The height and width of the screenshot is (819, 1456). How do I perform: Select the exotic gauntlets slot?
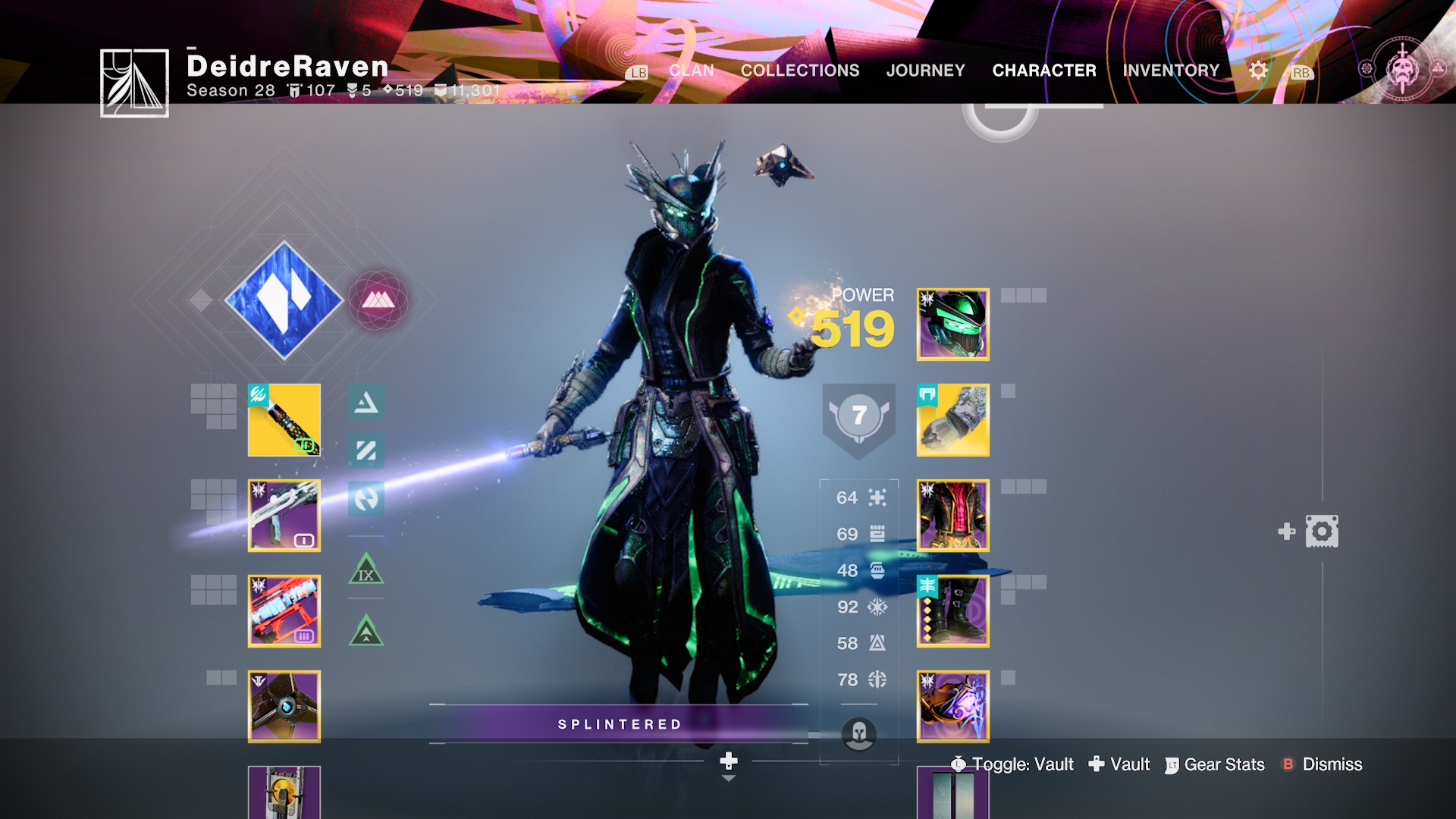[x=952, y=420]
